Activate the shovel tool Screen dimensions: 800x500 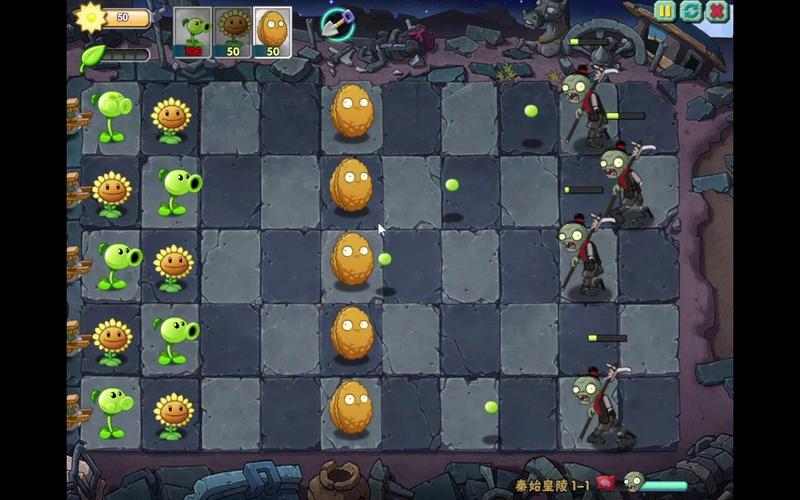point(337,23)
